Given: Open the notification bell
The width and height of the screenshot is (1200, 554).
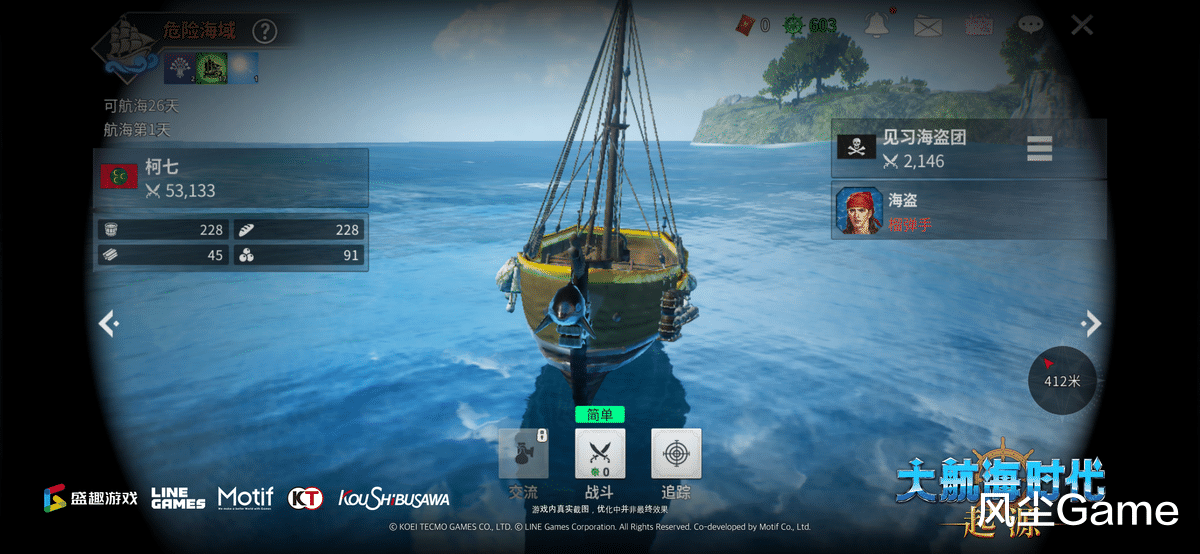Looking at the screenshot, I should pyautogui.click(x=877, y=25).
